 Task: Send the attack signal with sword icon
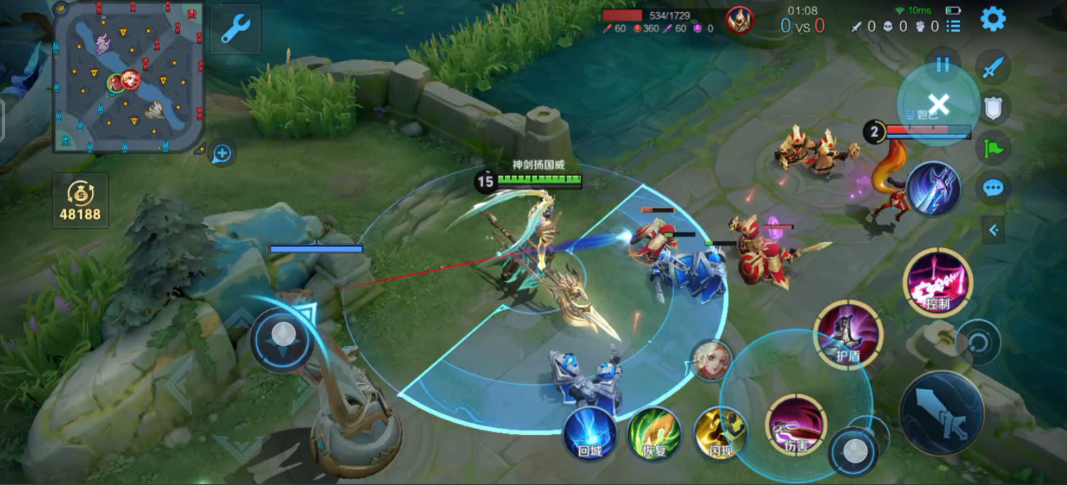(993, 69)
